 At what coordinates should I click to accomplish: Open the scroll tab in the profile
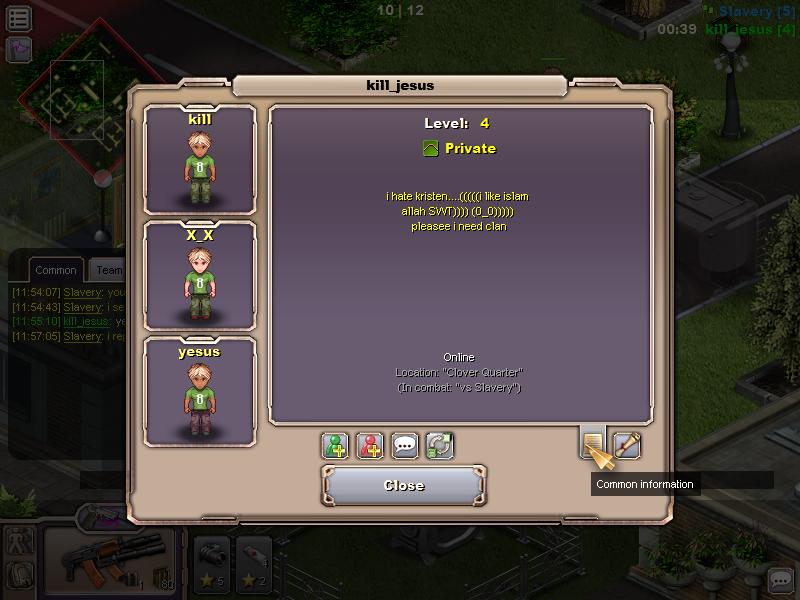coord(627,444)
